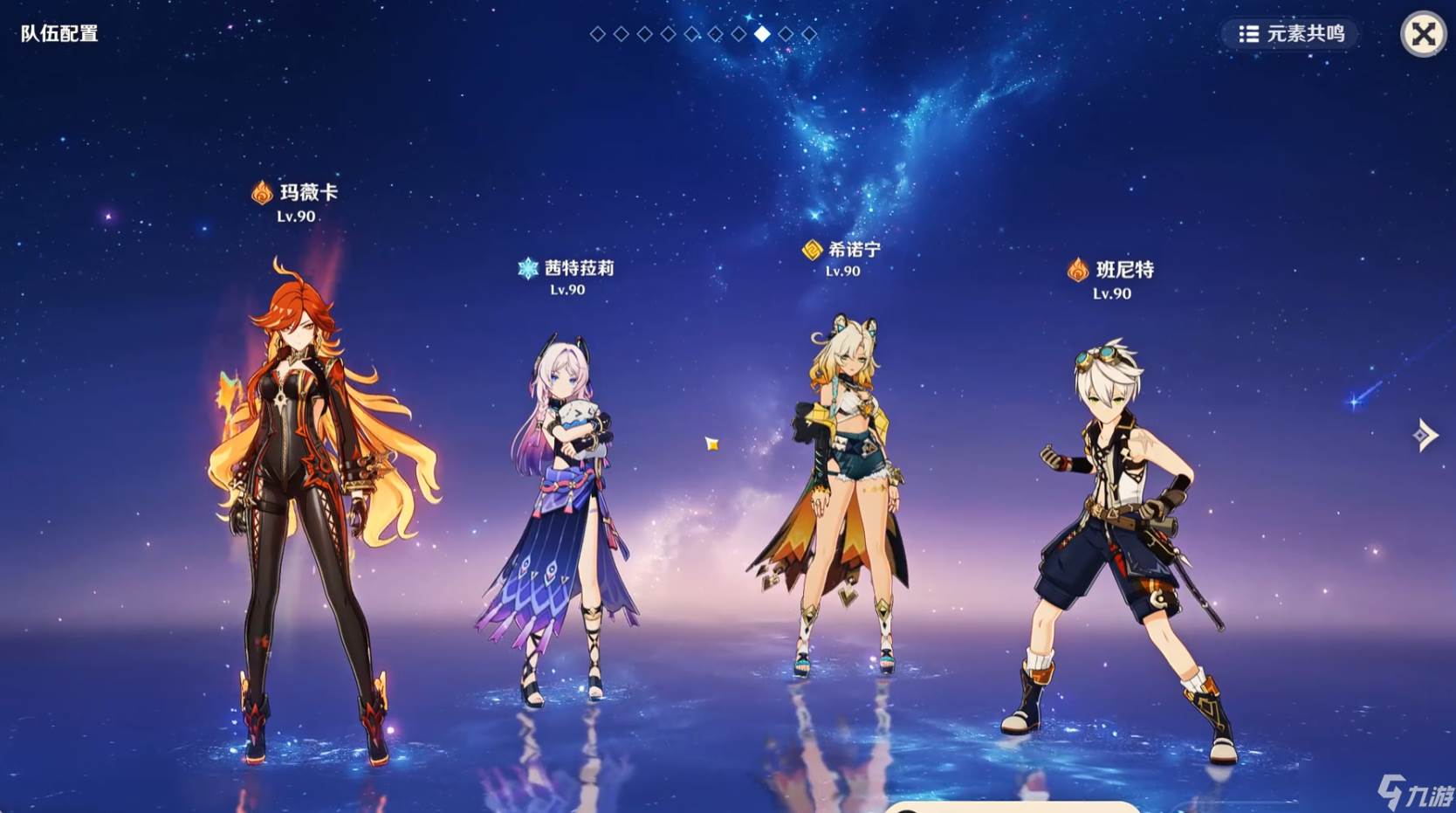Close the party setup screen
The height and width of the screenshot is (813, 1456).
(1423, 34)
